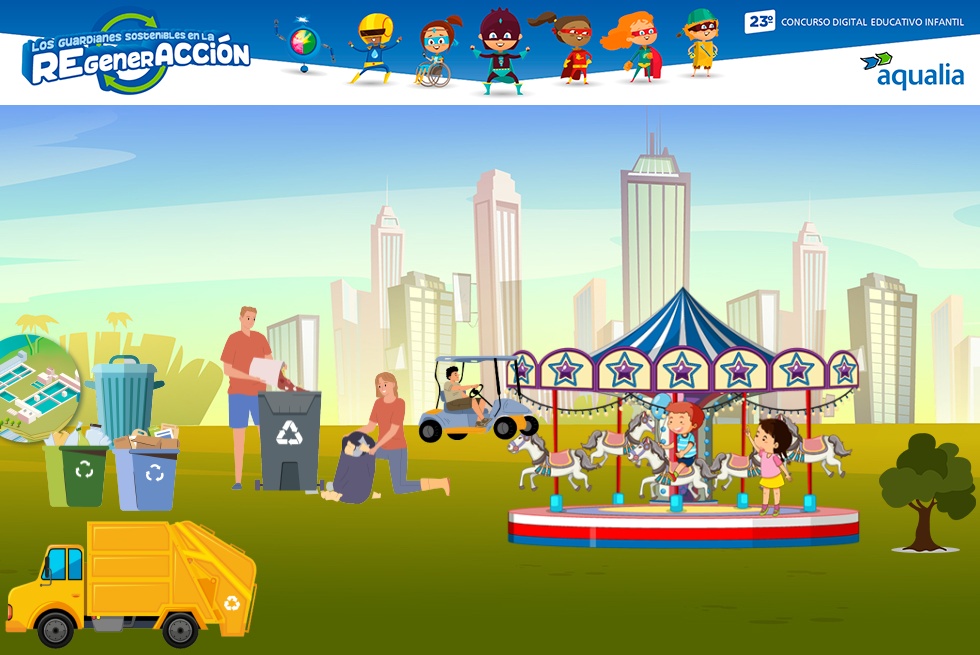Open the aqualia logo link

pos(911,71)
